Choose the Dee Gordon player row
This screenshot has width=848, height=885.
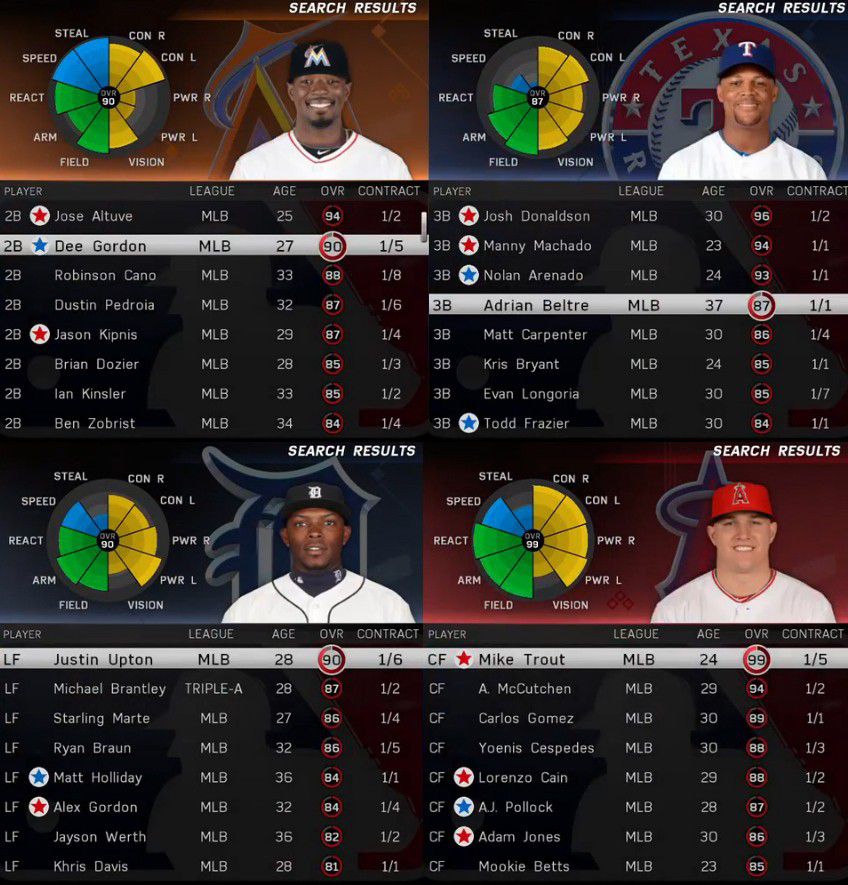(100, 246)
